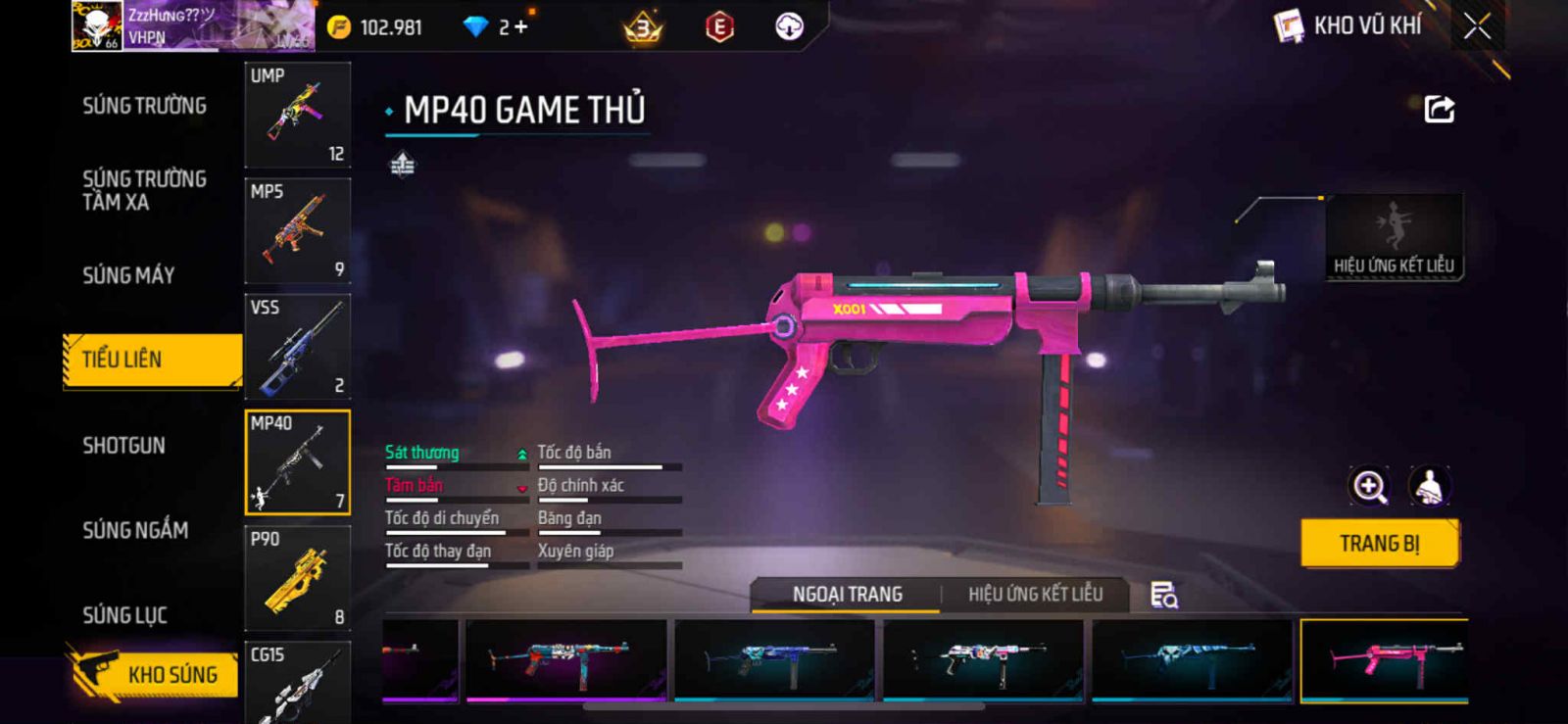Close the weapon armory screen
The image size is (1568, 724).
[x=1477, y=26]
